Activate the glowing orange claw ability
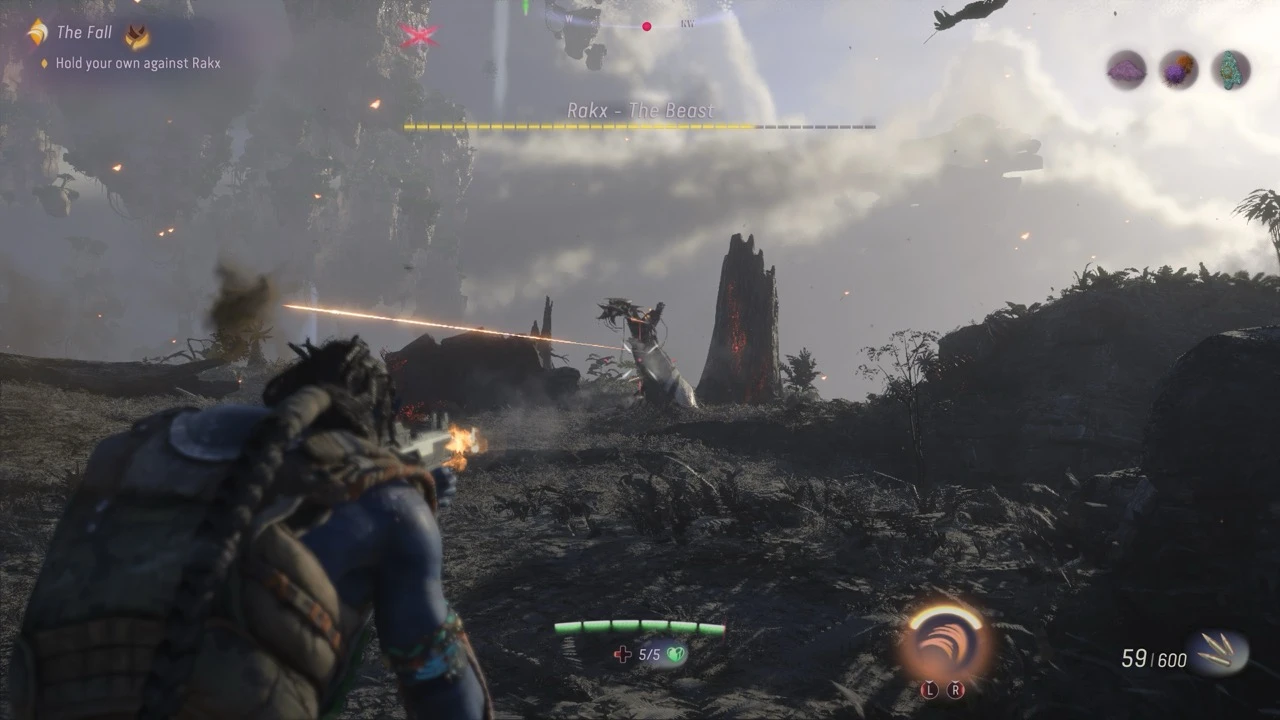 click(x=944, y=642)
